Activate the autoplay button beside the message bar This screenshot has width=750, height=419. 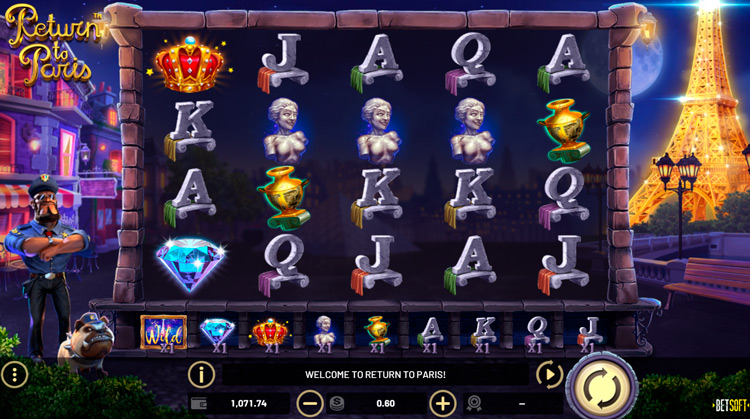pyautogui.click(x=549, y=375)
